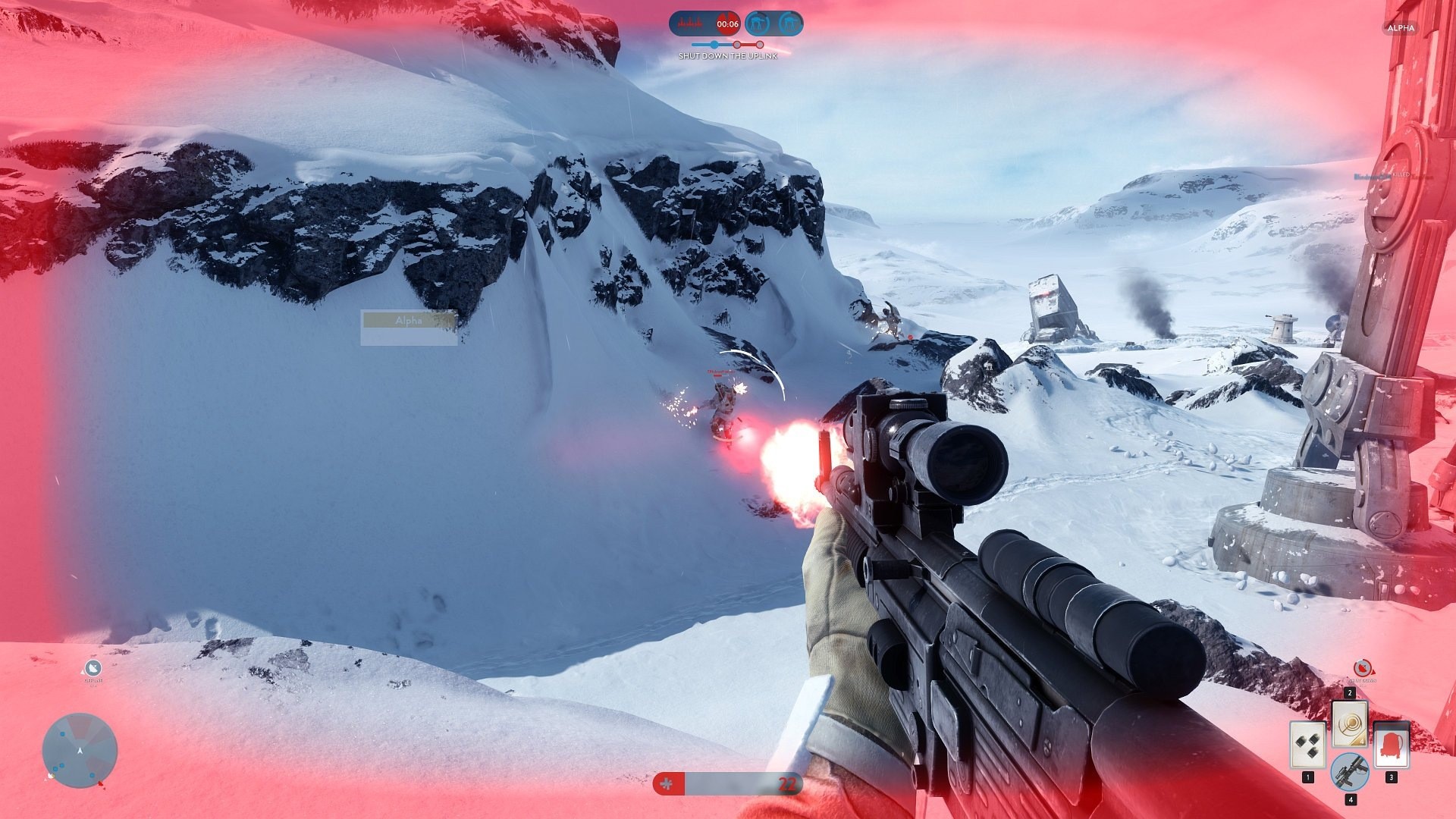
Task: Open the Jump Pack card in slot 3
Action: click(x=1392, y=745)
